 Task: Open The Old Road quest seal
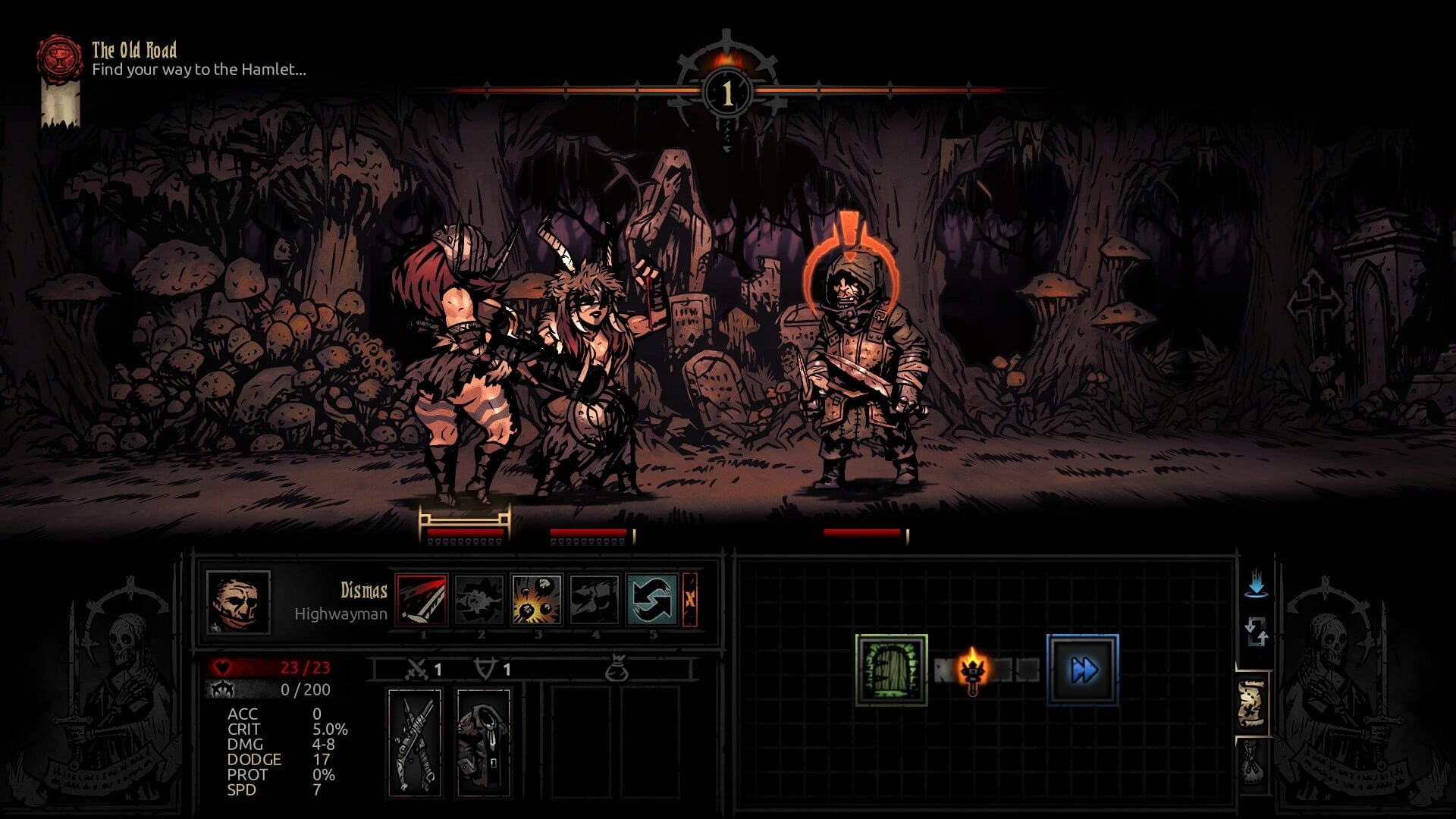pyautogui.click(x=60, y=57)
